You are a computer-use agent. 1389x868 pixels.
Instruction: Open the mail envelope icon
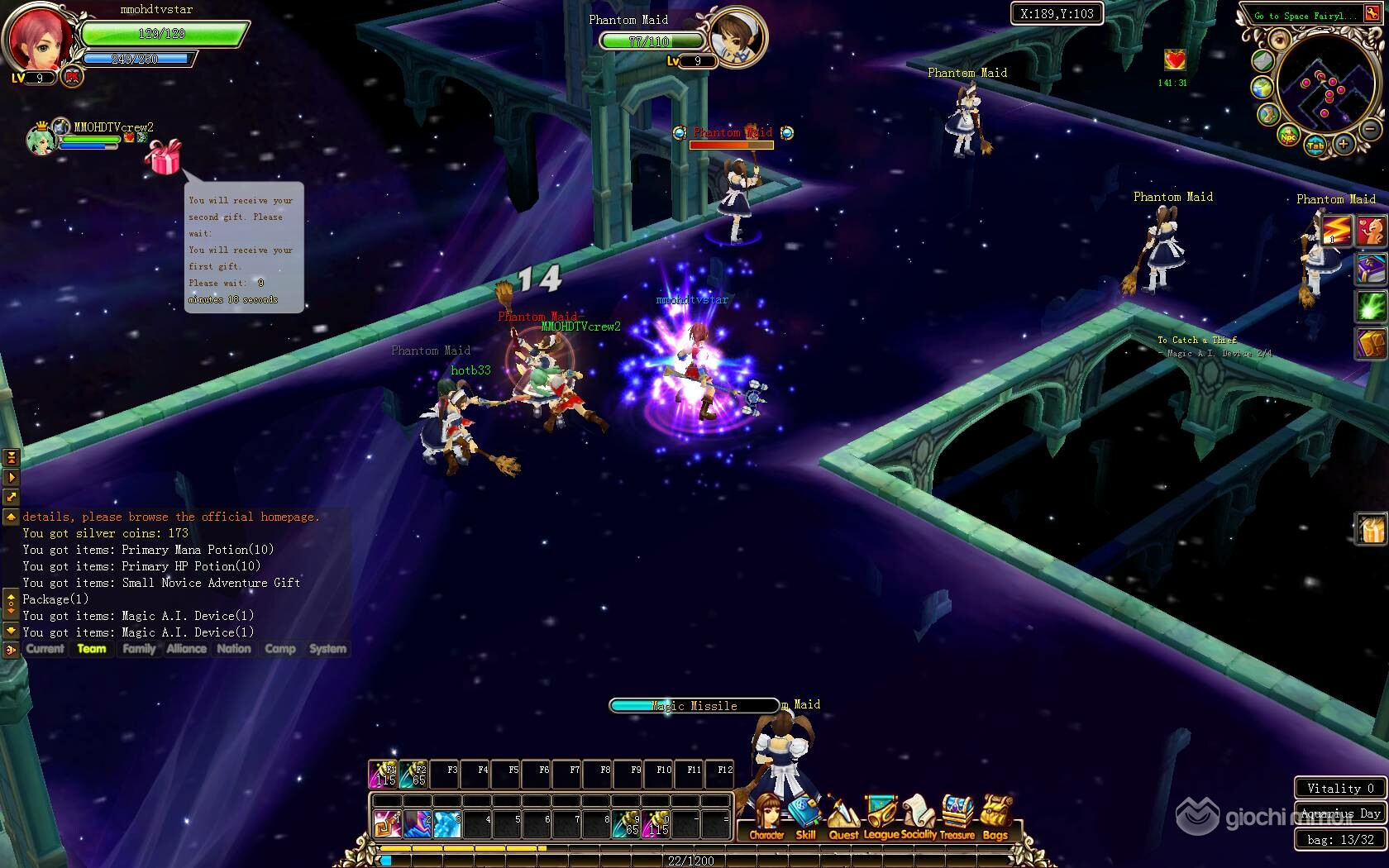[1263, 60]
